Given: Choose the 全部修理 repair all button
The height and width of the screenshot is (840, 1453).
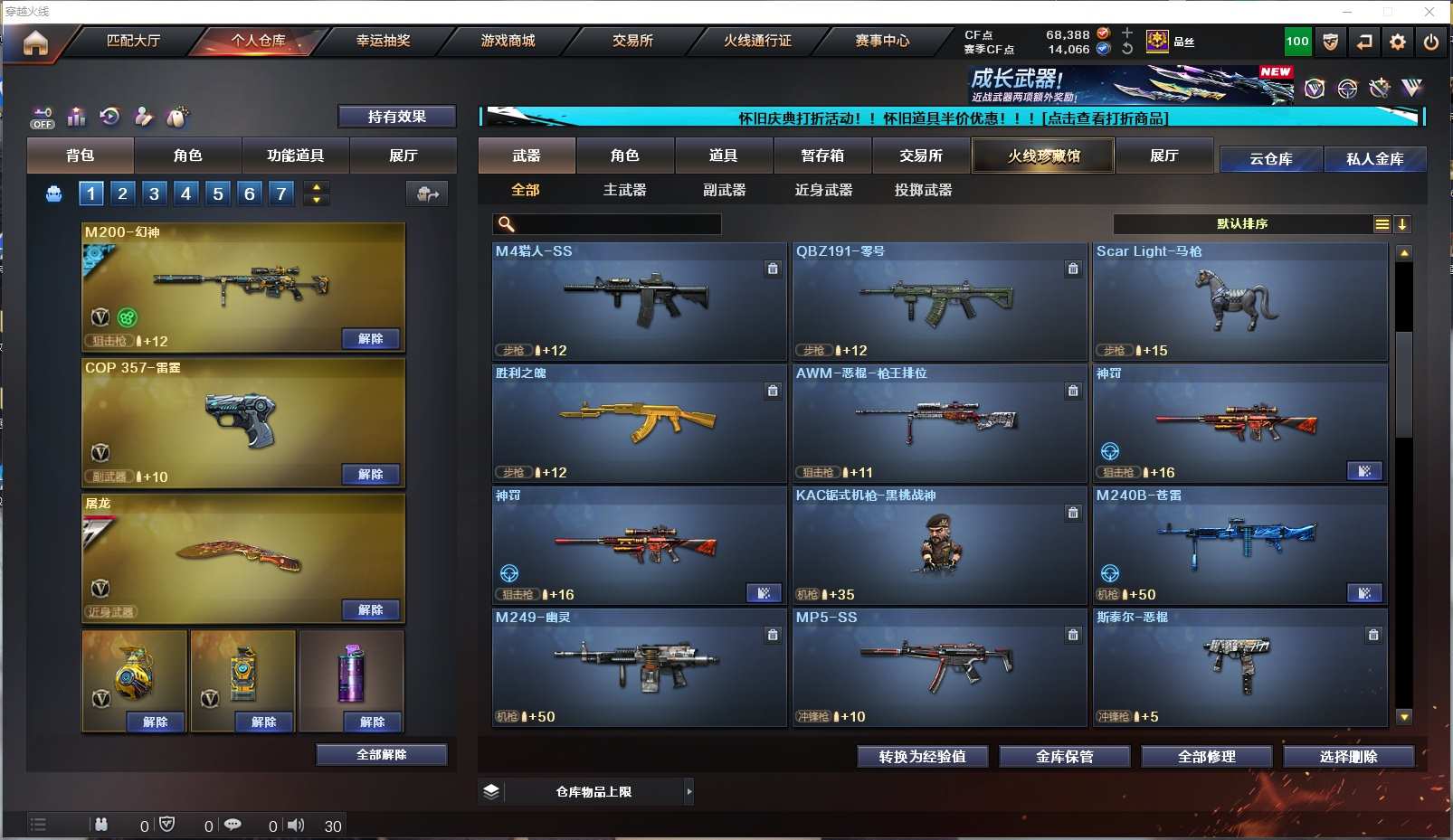Looking at the screenshot, I should tap(1206, 757).
